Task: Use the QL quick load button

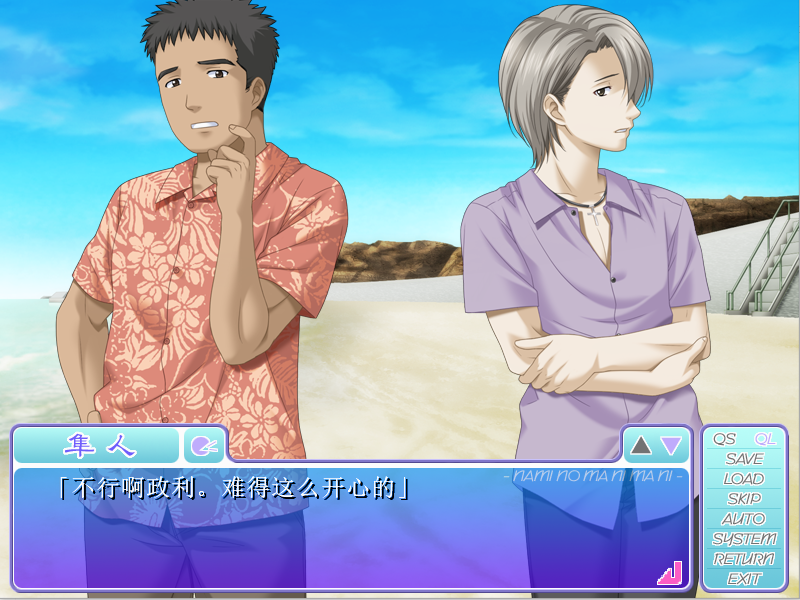Action: pyautogui.click(x=765, y=439)
